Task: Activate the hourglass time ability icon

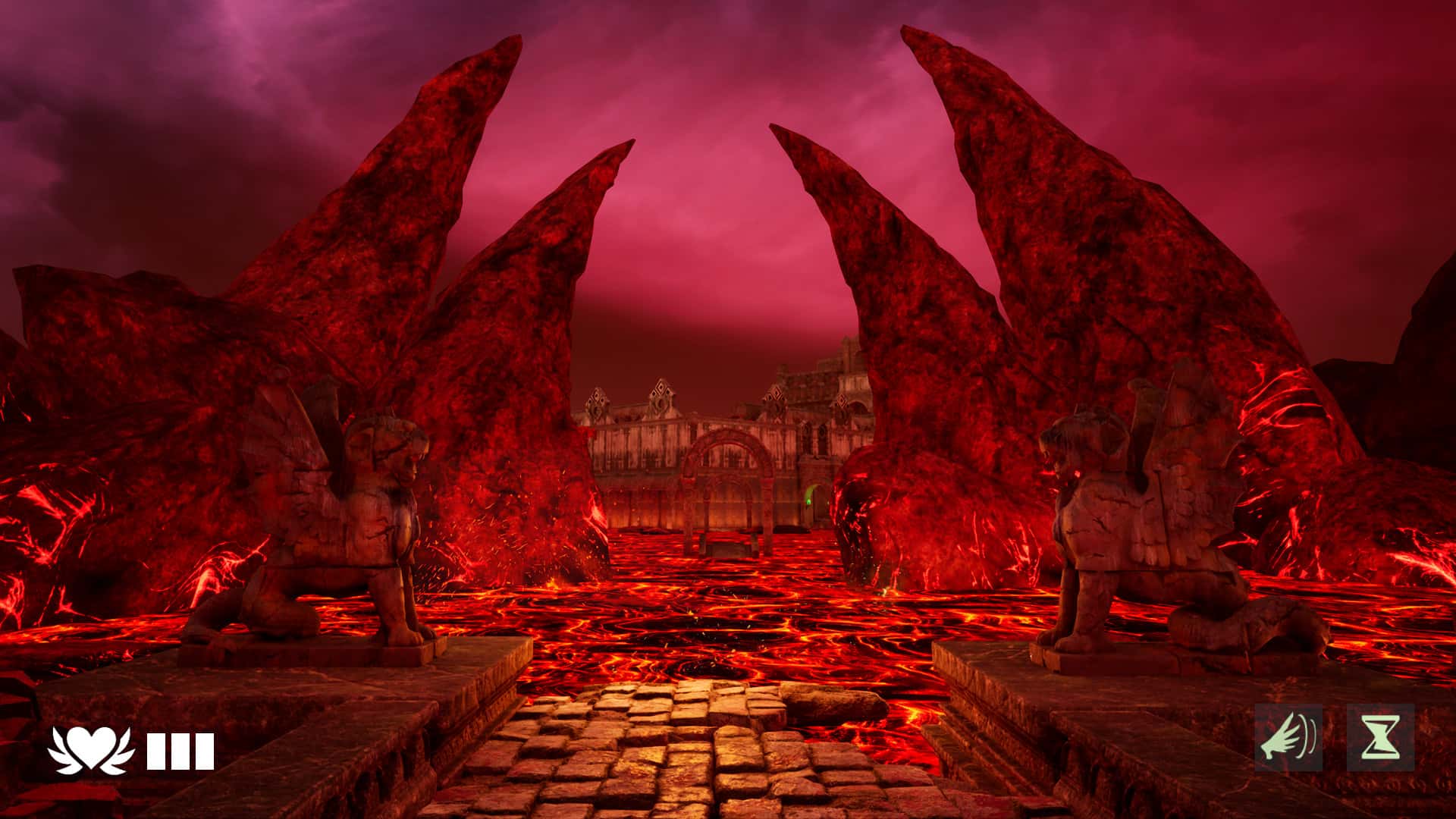Action: coord(1380,737)
